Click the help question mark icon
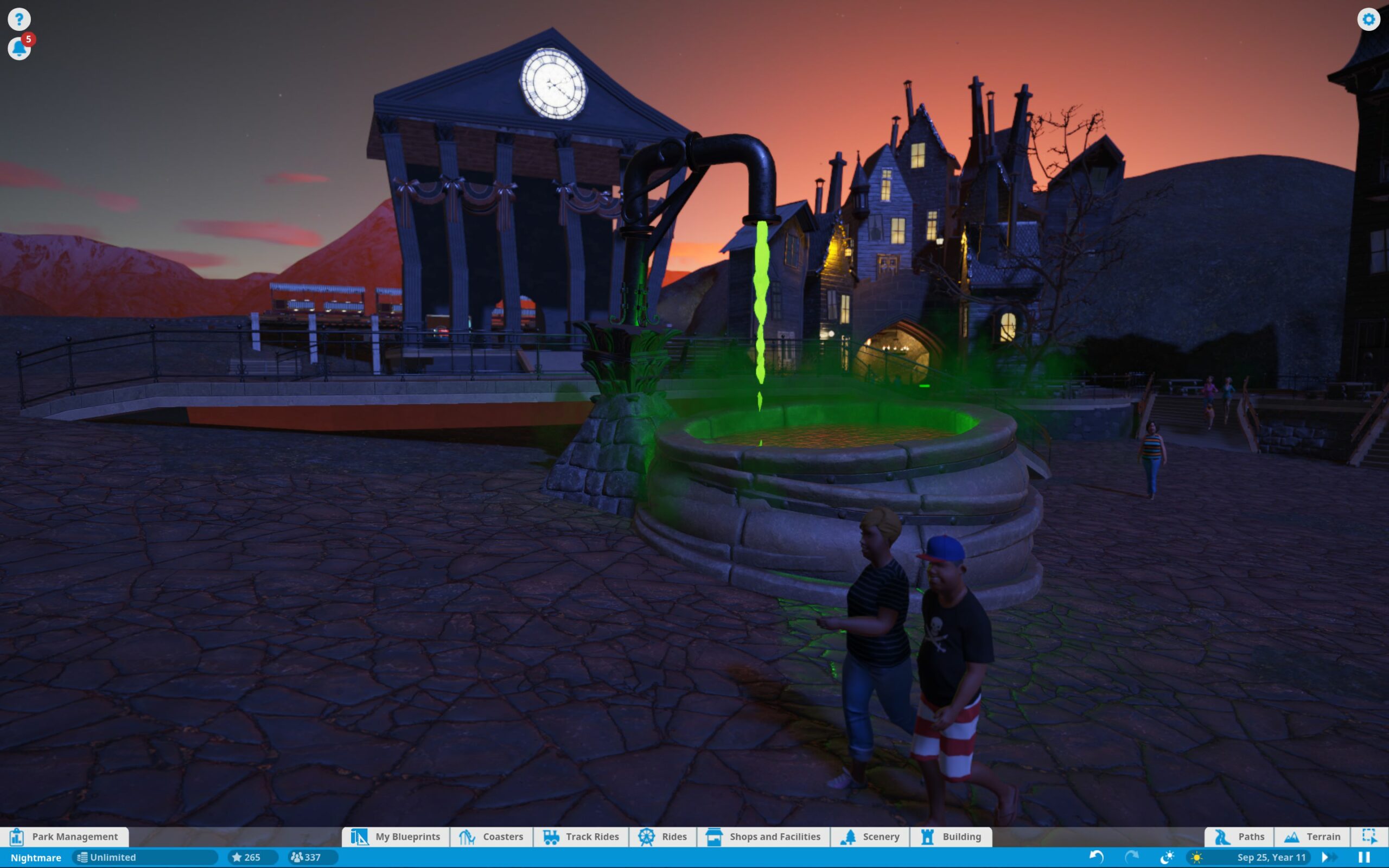The width and height of the screenshot is (1389, 868). (x=19, y=19)
